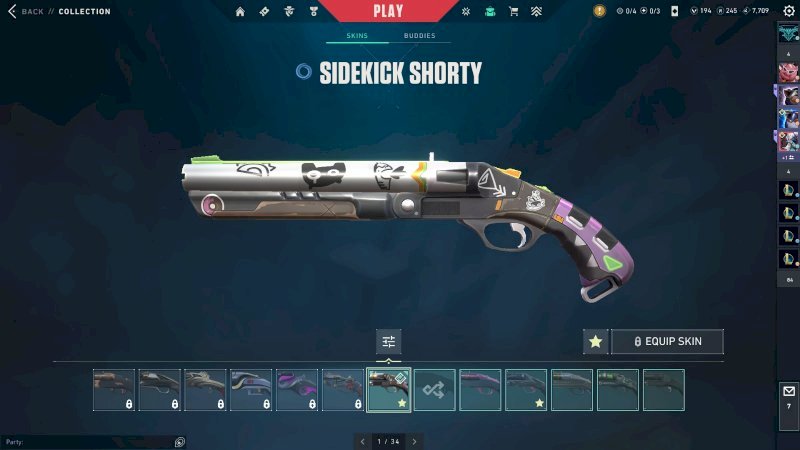Select the Skins tab
Image resolution: width=800 pixels, height=450 pixels.
357,35
